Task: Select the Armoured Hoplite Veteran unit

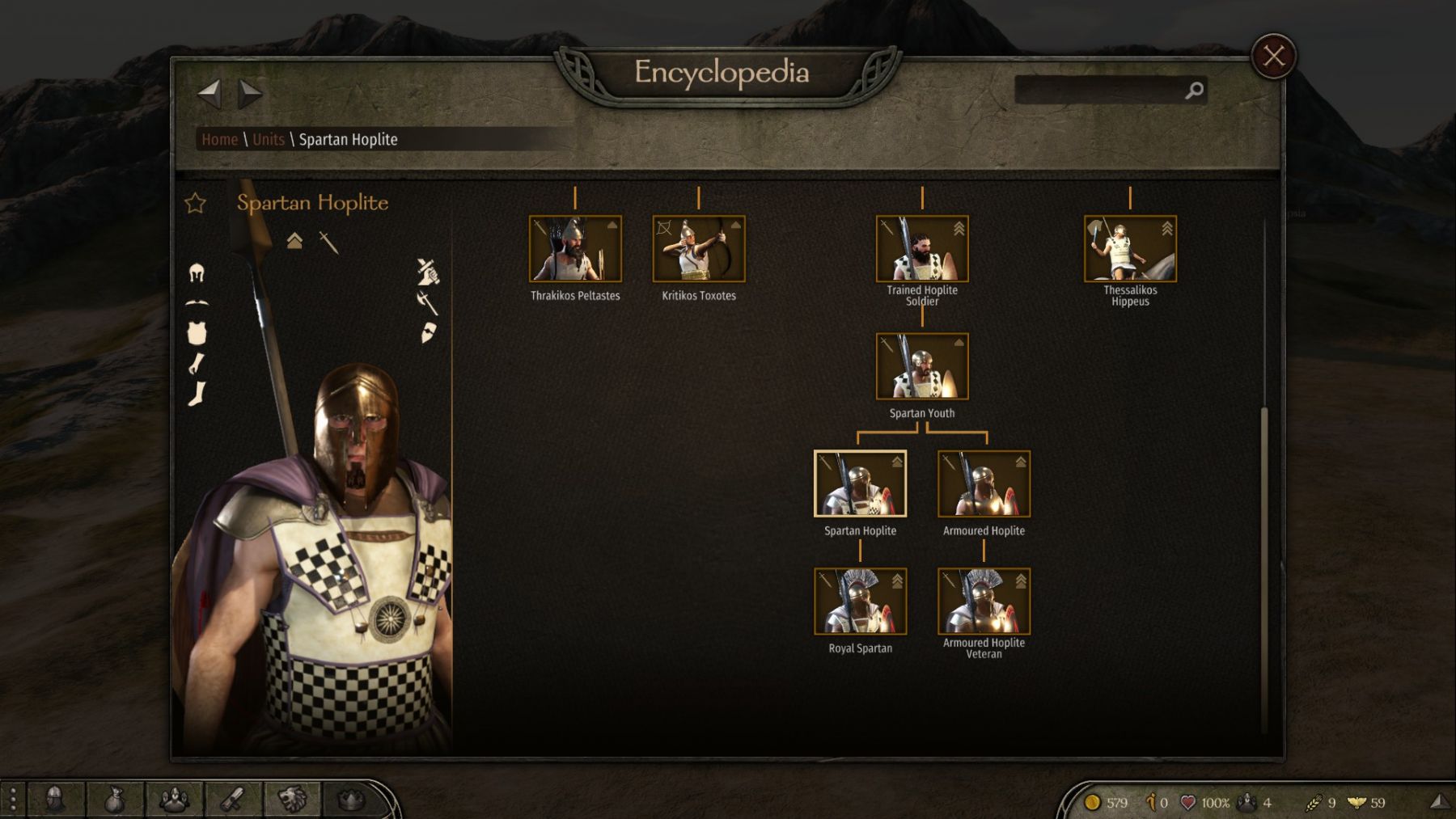Action: [x=984, y=602]
